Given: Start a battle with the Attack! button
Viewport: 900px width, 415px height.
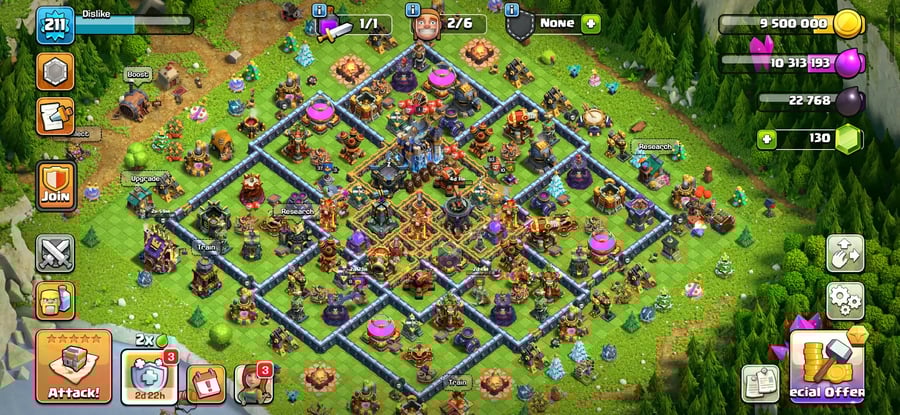Looking at the screenshot, I should click(x=72, y=367).
